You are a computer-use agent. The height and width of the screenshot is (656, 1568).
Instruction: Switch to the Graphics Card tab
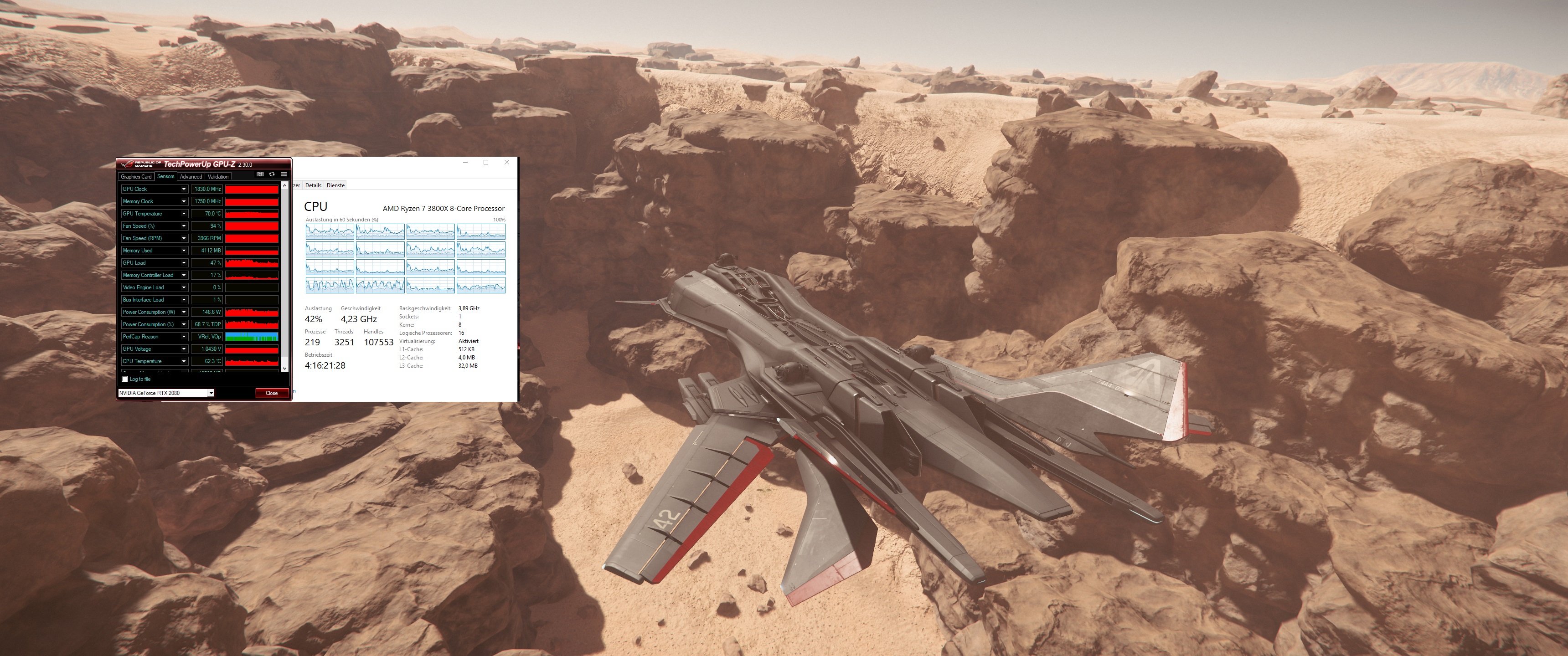(x=136, y=176)
